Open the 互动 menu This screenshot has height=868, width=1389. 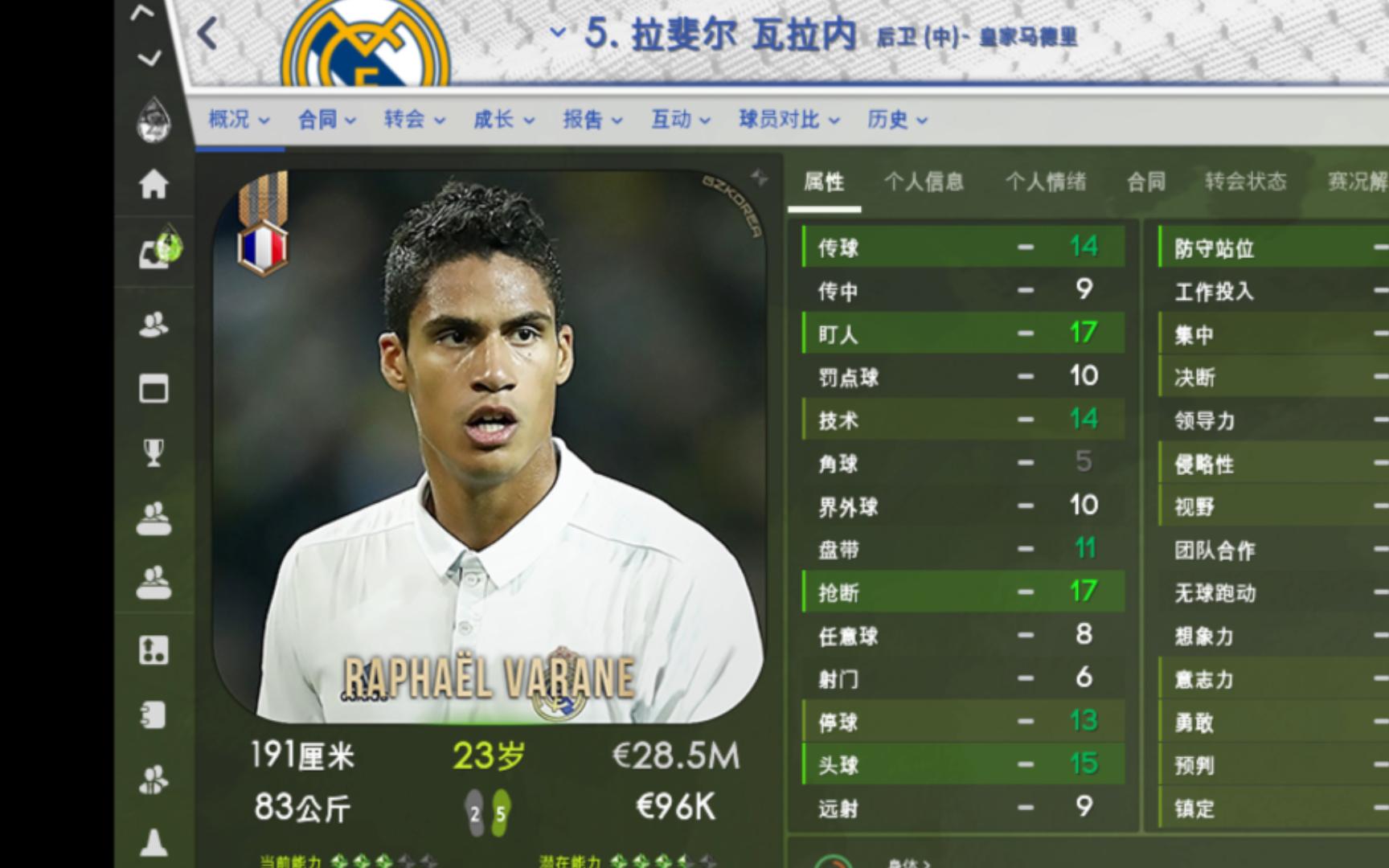(x=681, y=120)
